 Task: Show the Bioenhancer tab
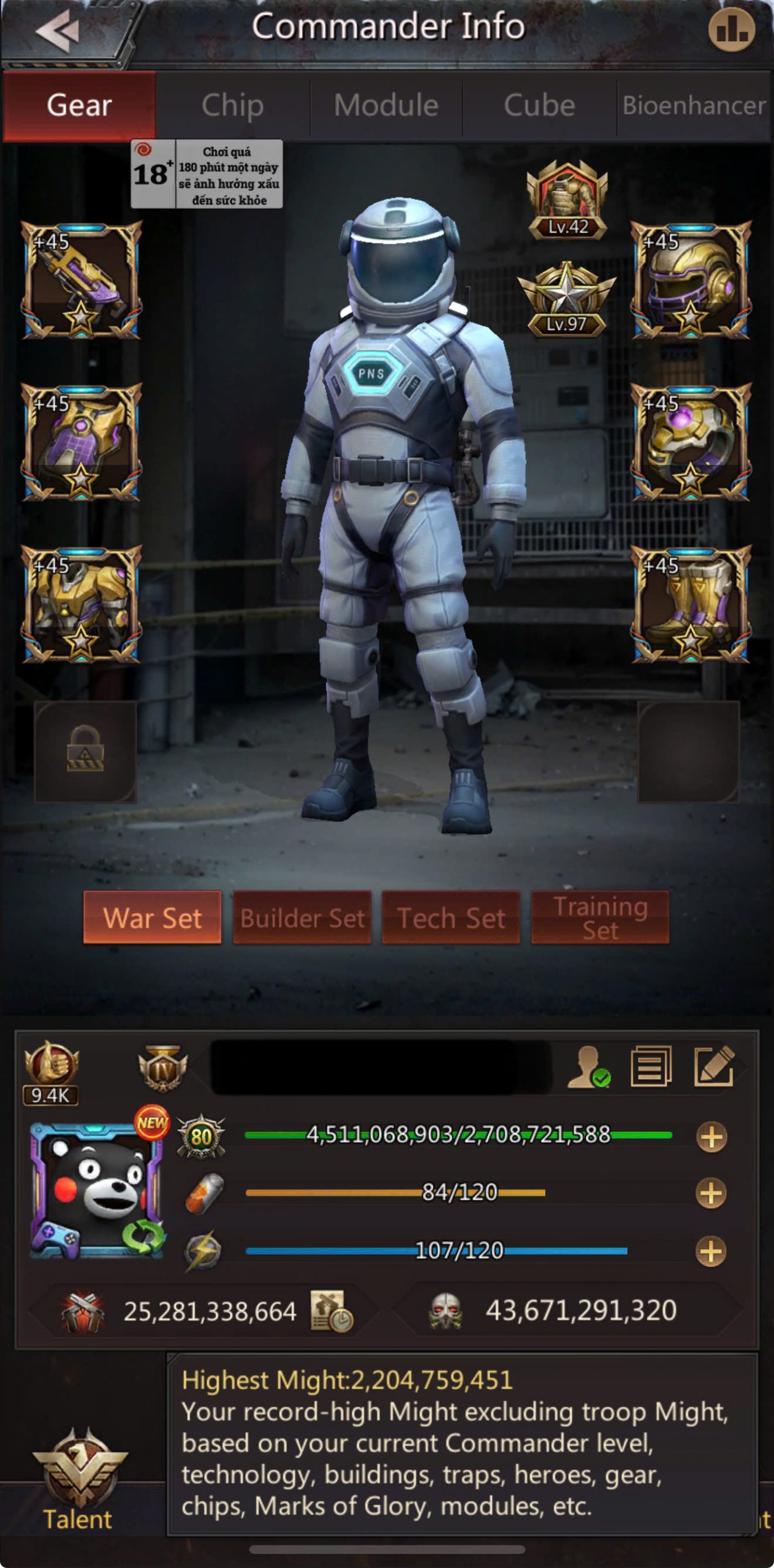pos(694,105)
